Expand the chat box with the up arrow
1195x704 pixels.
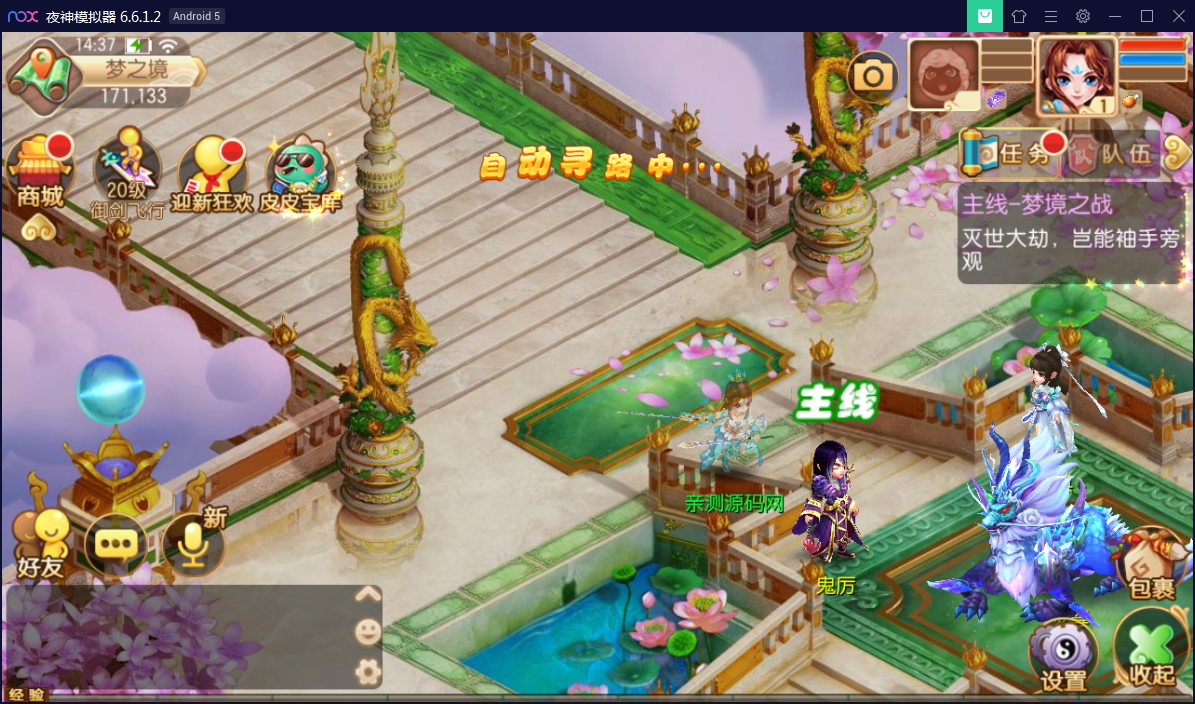[368, 594]
